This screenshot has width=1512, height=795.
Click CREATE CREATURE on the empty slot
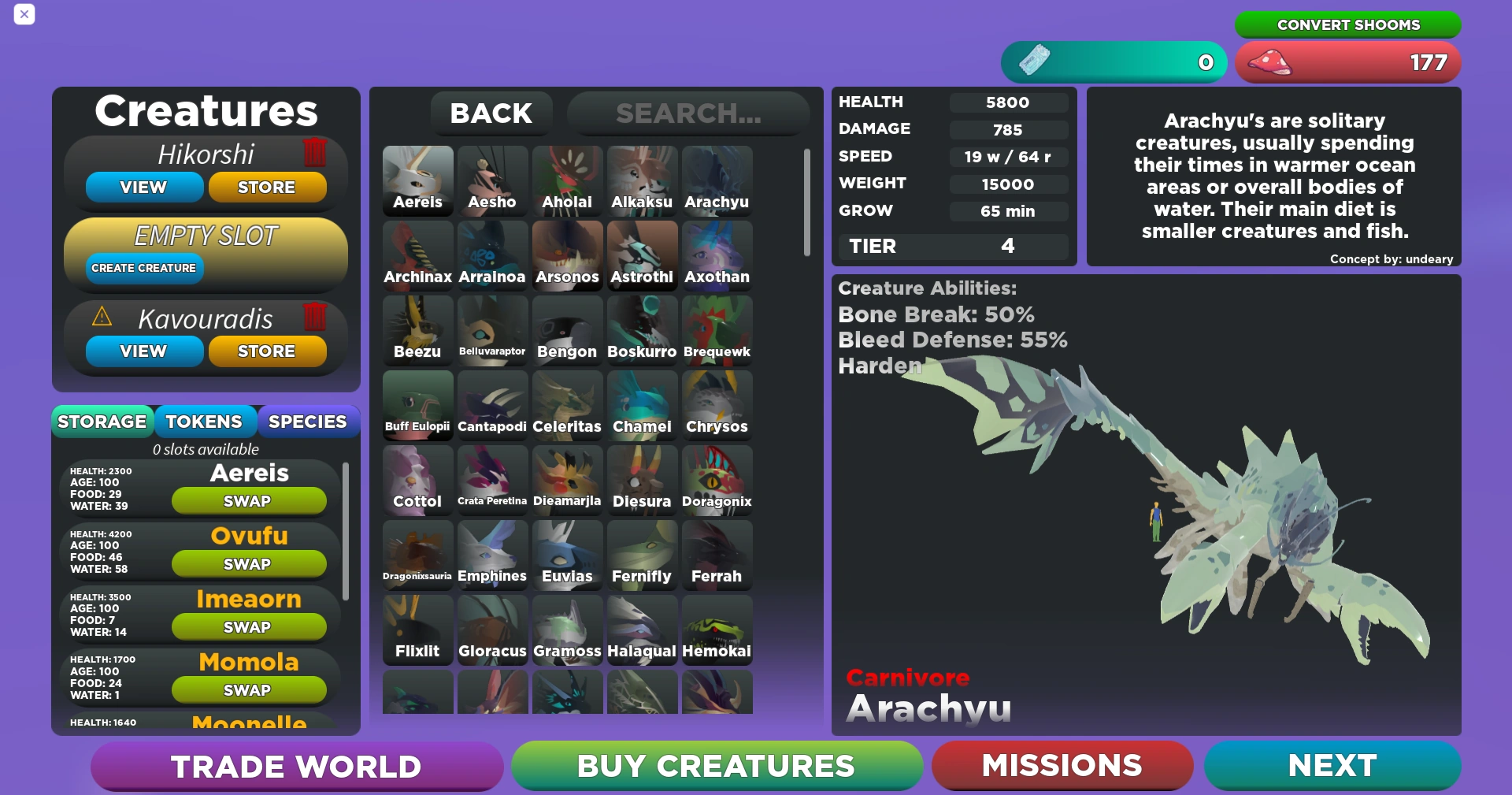tap(143, 268)
